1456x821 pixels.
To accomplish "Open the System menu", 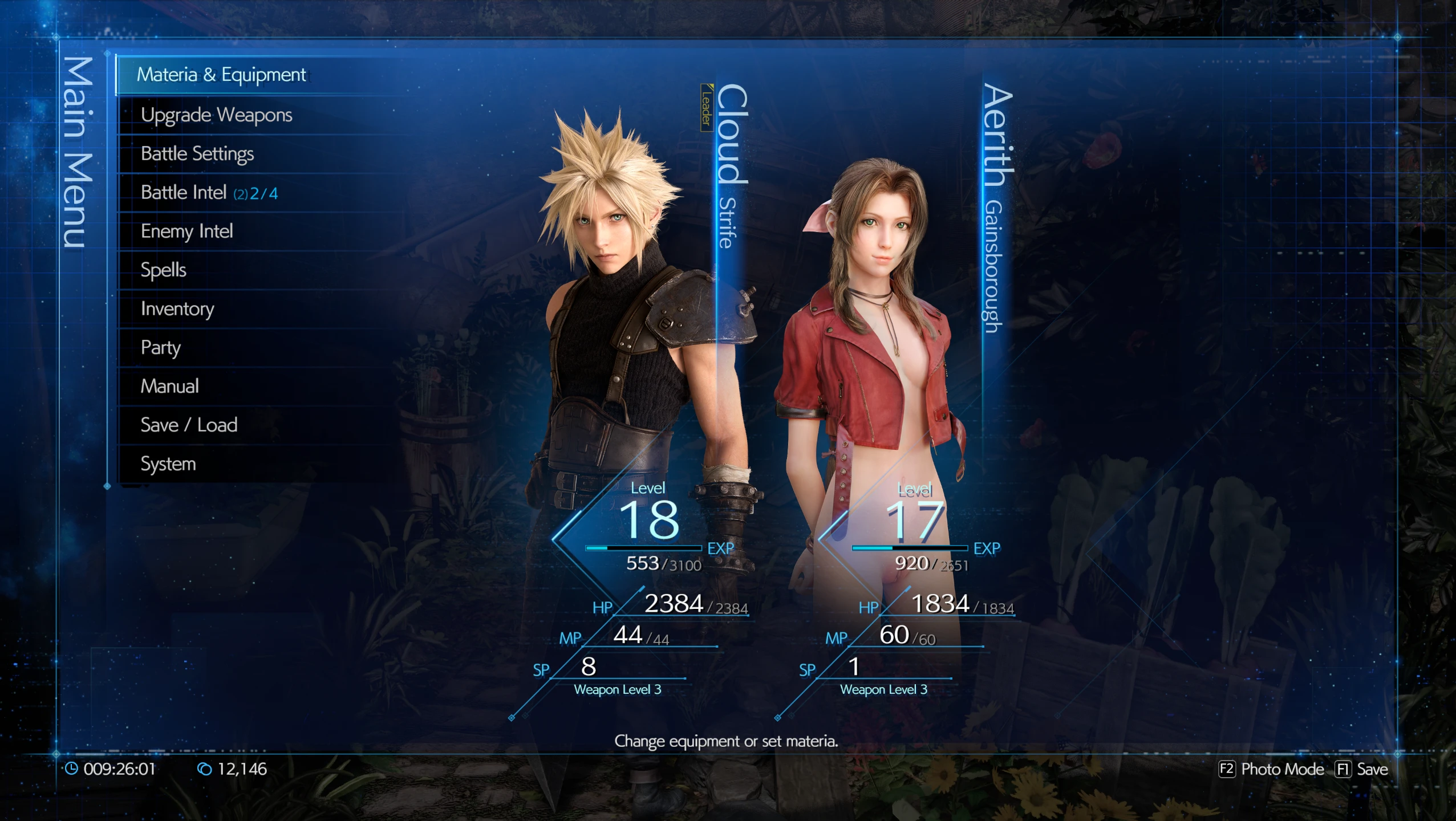I will [168, 464].
